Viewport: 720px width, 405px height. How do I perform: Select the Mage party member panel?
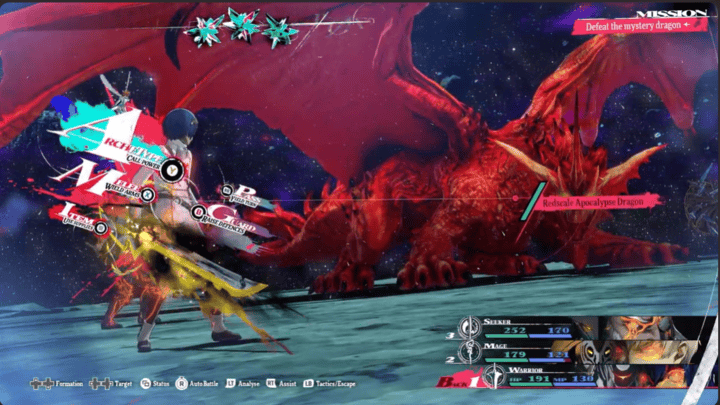pyautogui.click(x=540, y=352)
